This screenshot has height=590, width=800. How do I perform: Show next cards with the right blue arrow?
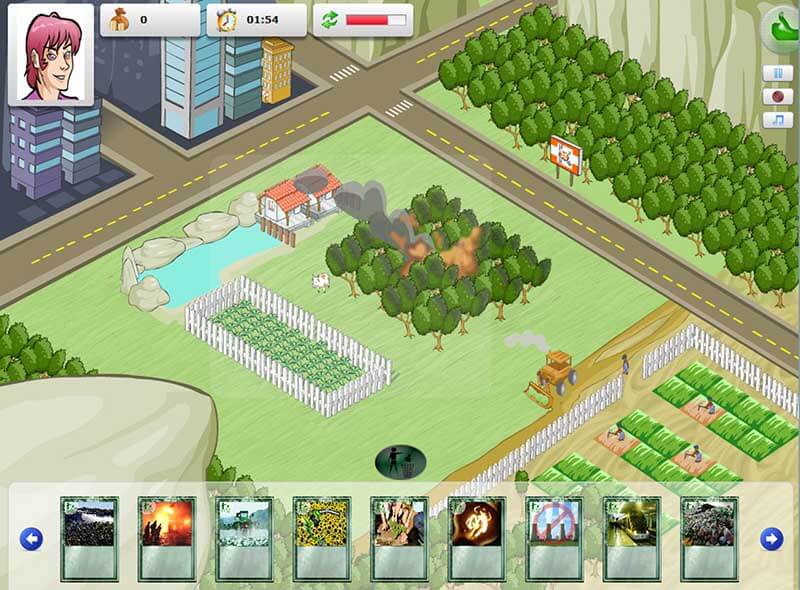click(771, 539)
